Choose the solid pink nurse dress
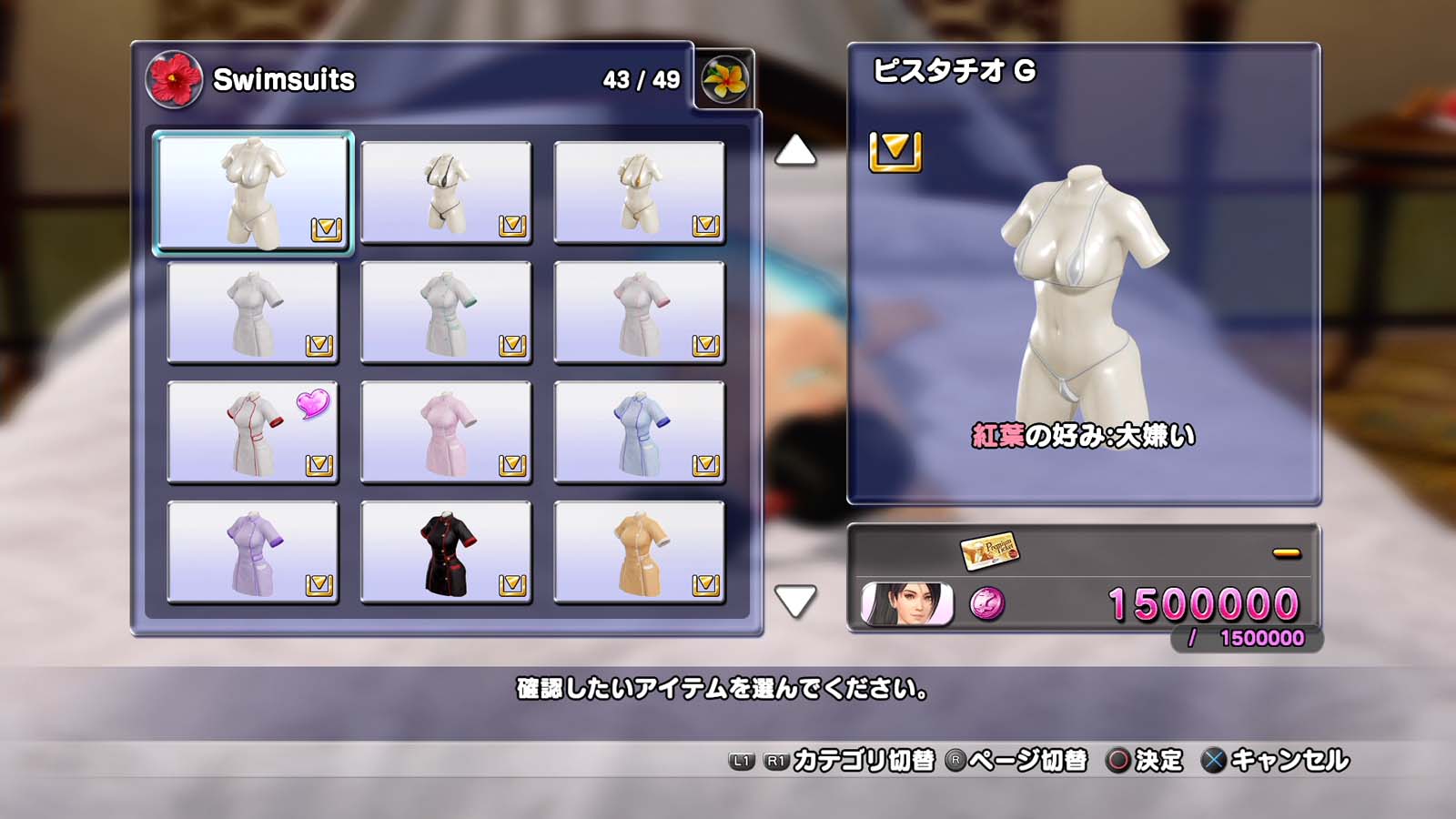 (446, 432)
